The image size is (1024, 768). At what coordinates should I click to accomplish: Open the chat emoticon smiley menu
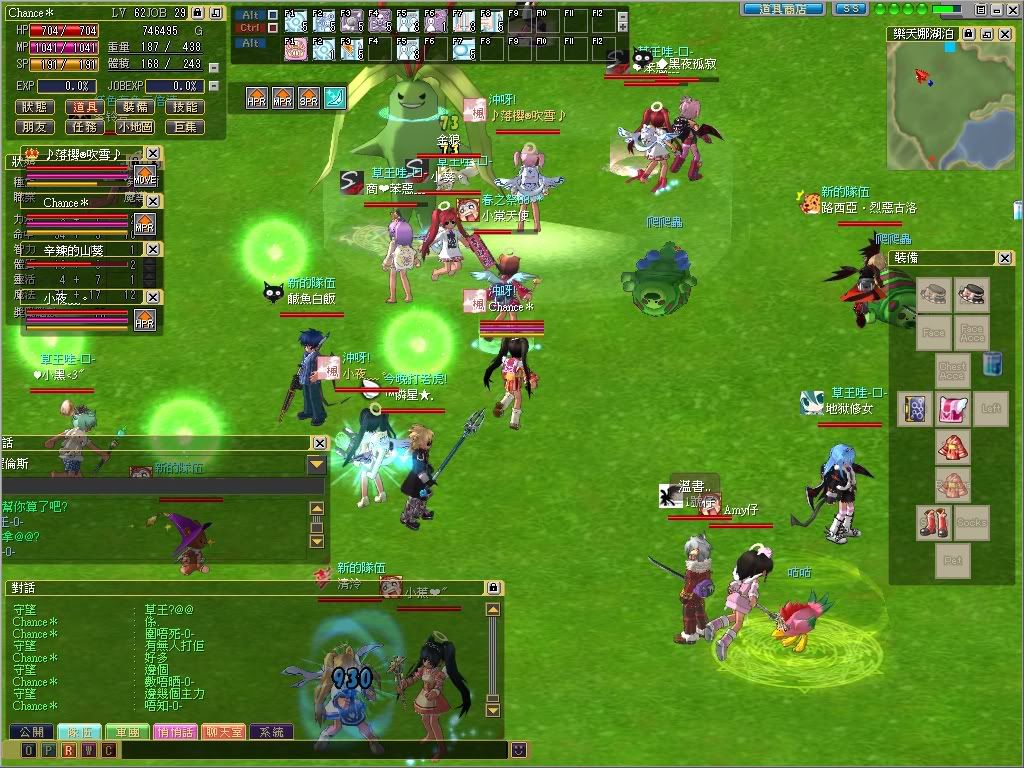518,749
